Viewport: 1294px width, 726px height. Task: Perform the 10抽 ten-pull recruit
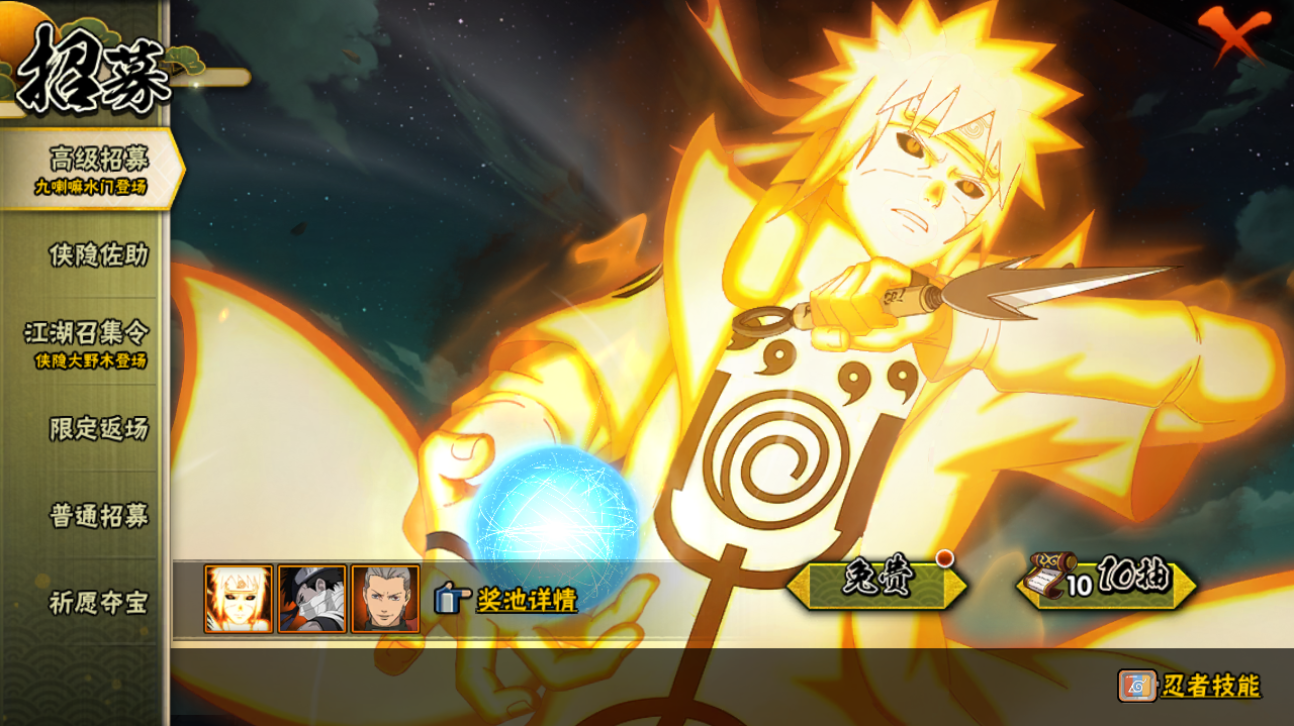click(x=1107, y=582)
